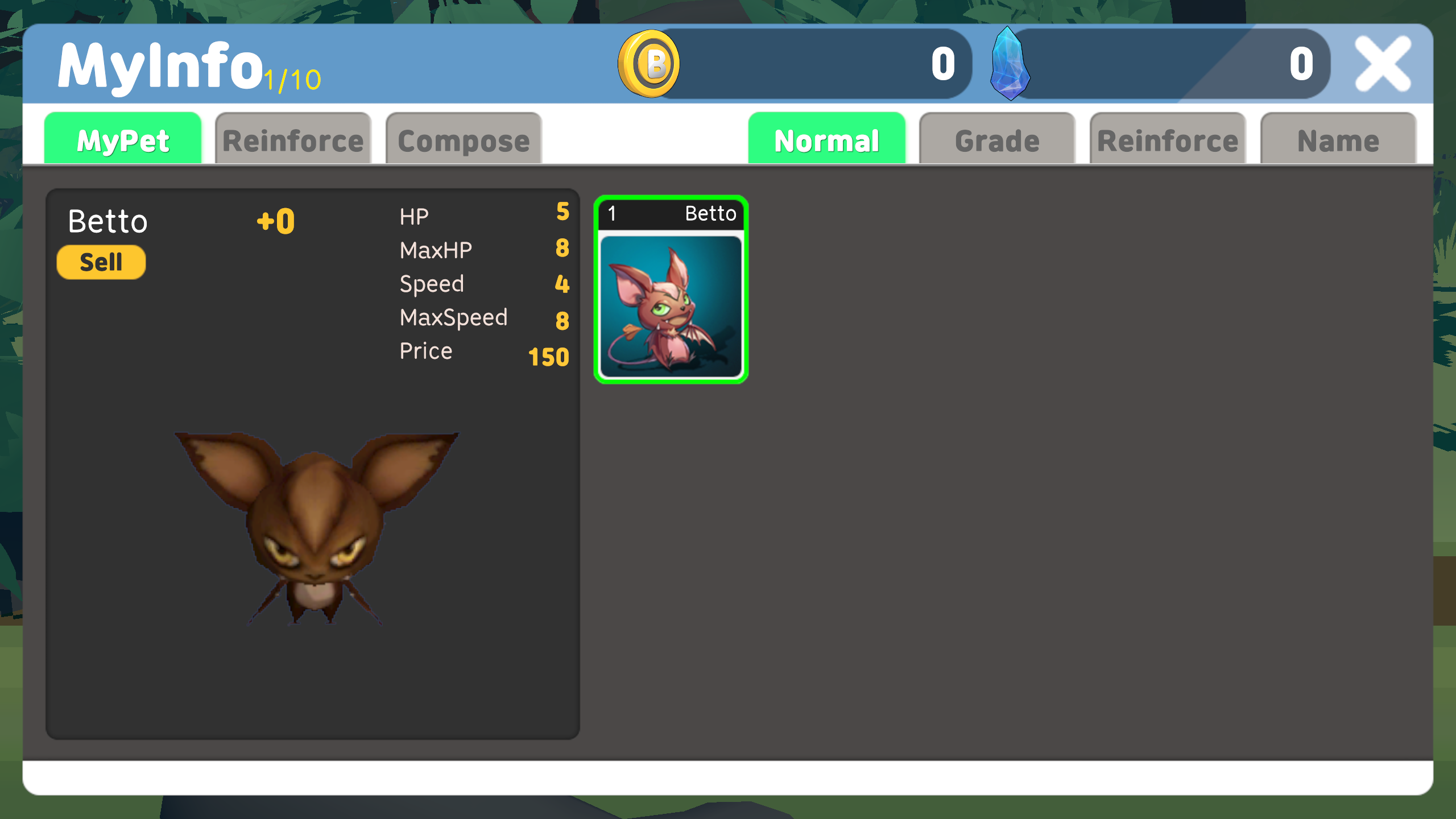Open the Compose tab

463,139
